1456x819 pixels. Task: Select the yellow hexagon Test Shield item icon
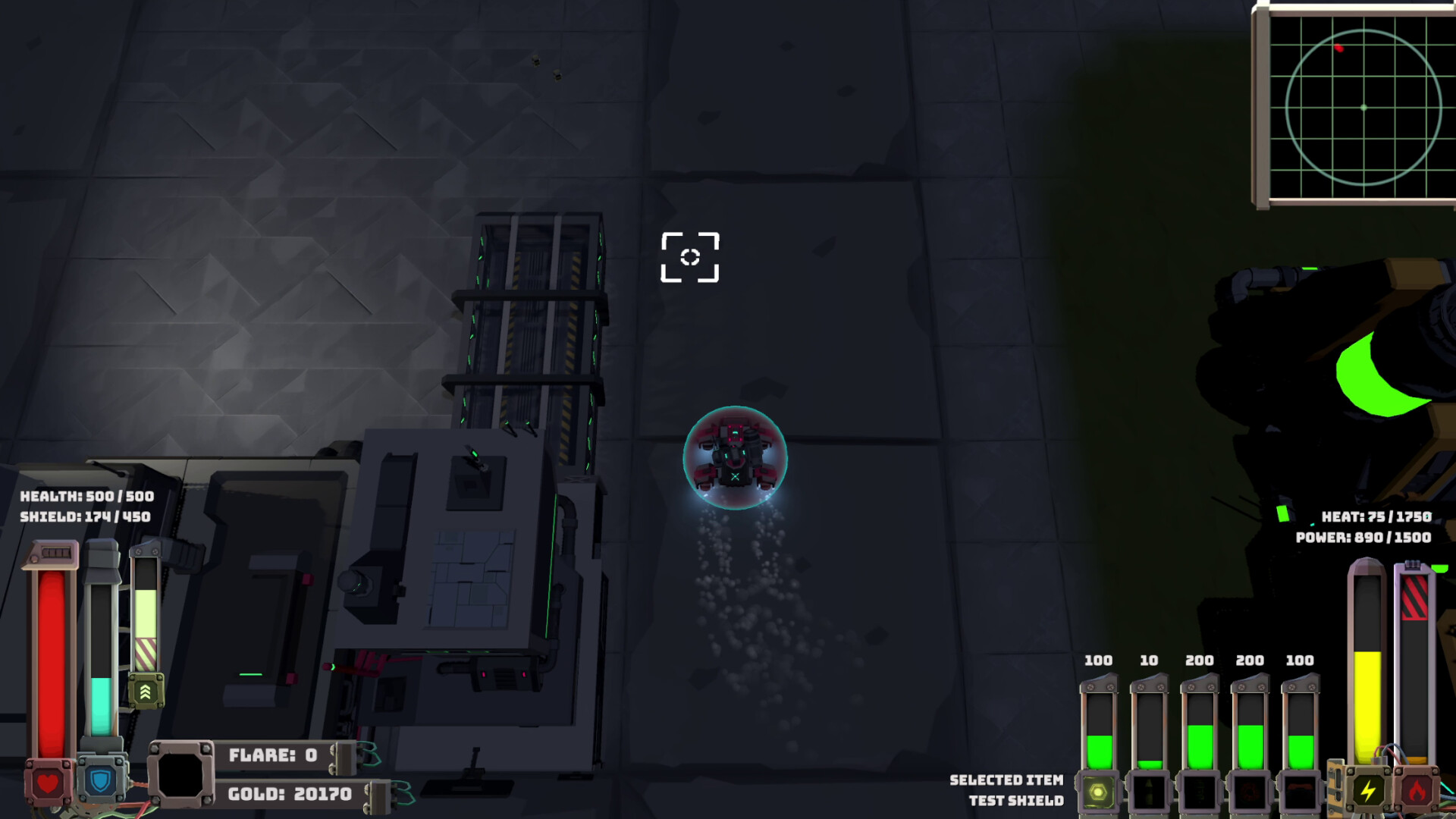pyautogui.click(x=1100, y=792)
